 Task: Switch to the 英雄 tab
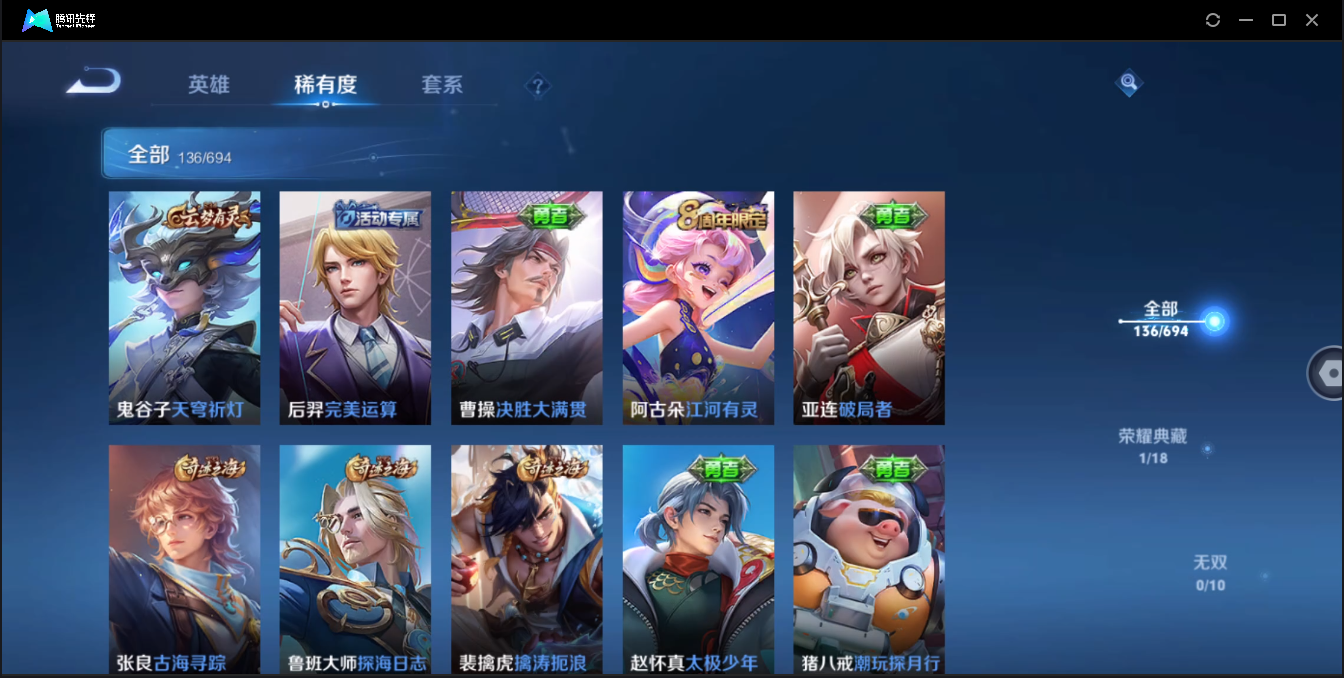[209, 85]
